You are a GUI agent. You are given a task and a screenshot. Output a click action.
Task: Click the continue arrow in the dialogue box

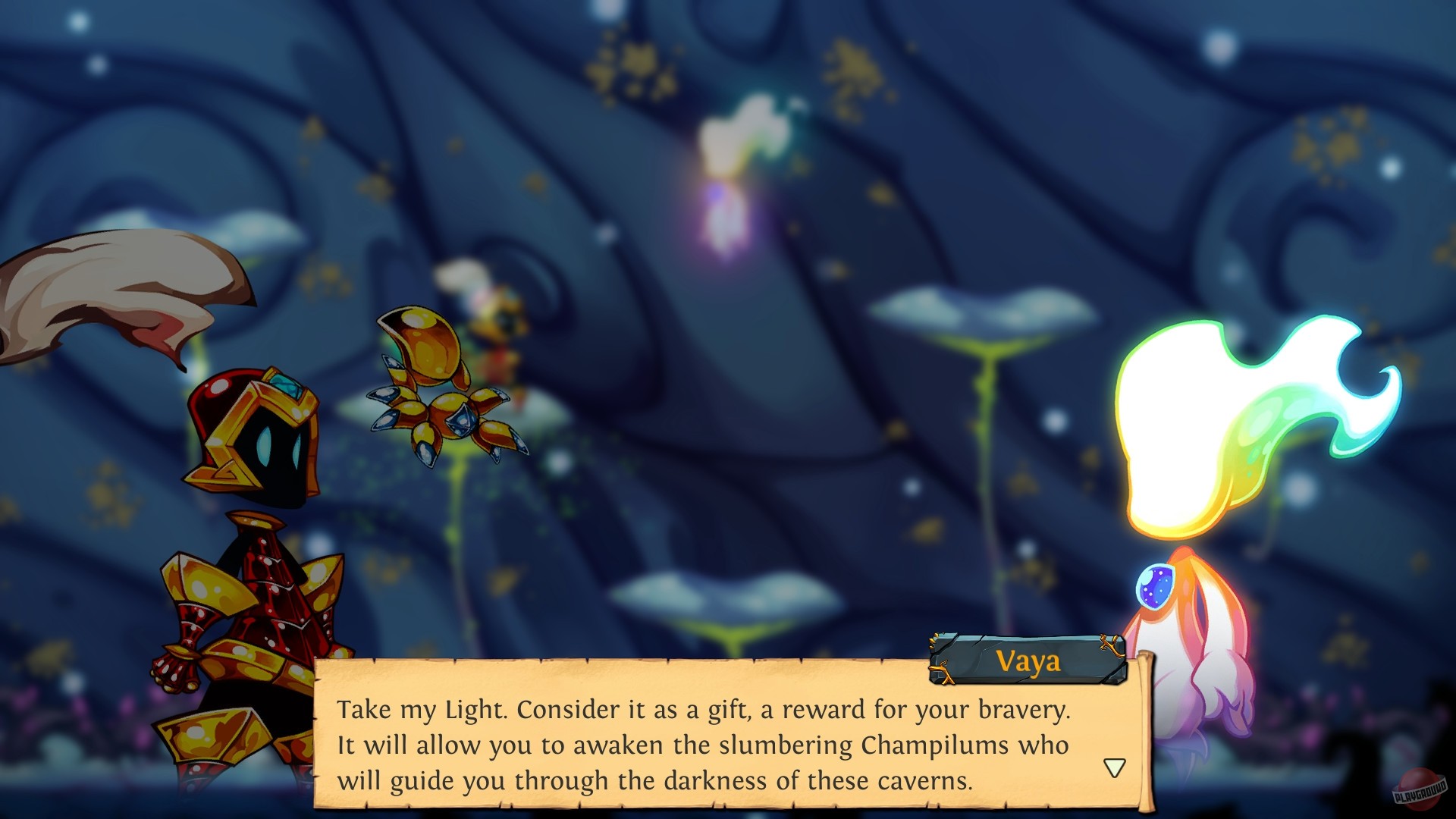click(x=1113, y=767)
